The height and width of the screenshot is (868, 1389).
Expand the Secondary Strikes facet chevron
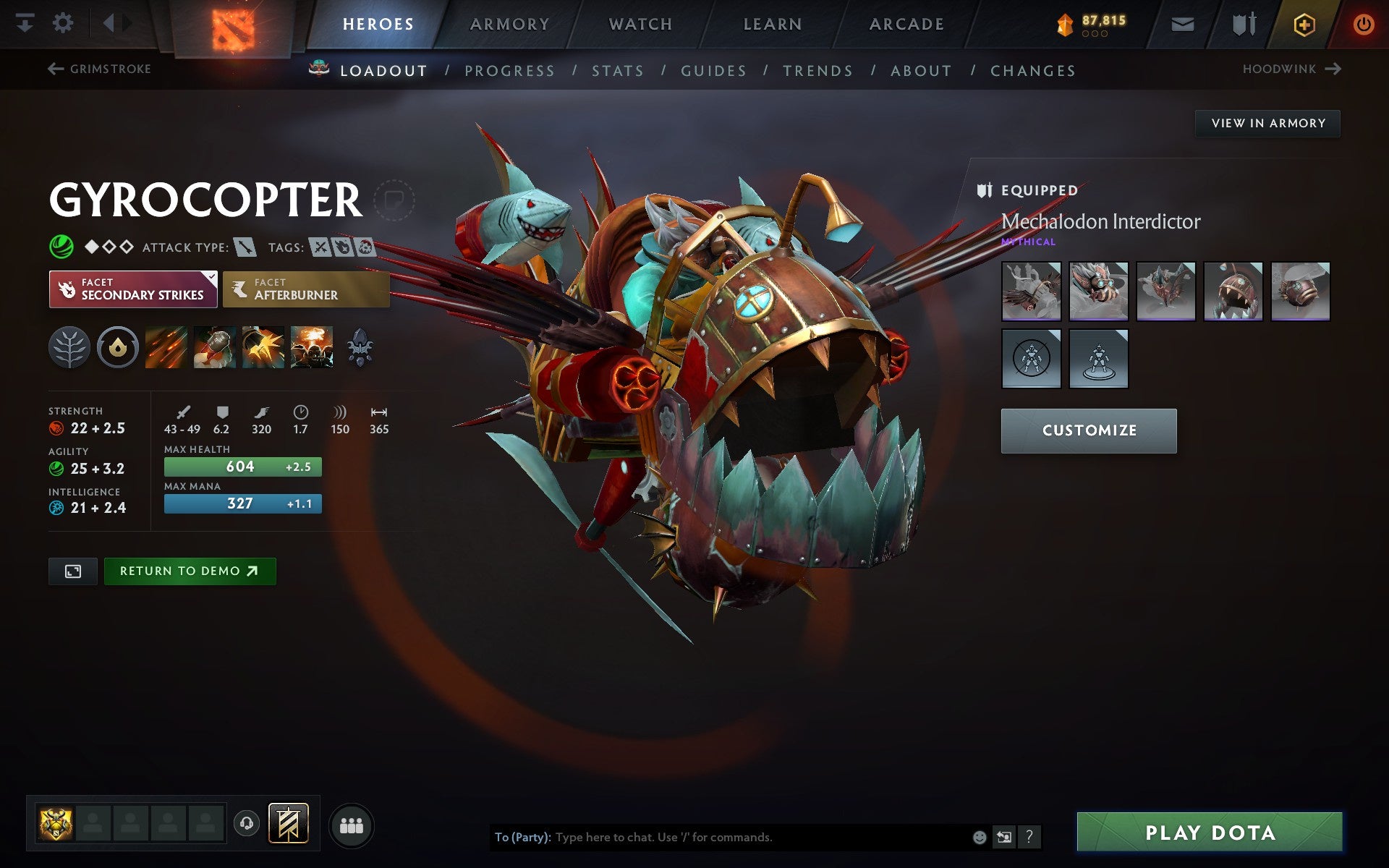211,277
